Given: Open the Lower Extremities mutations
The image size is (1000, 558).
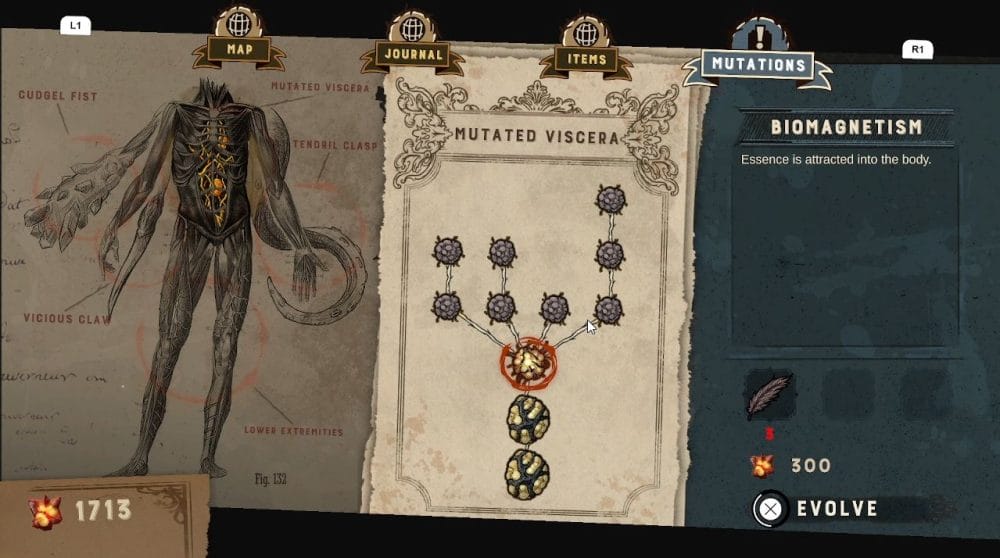Looking at the screenshot, I should [x=293, y=432].
